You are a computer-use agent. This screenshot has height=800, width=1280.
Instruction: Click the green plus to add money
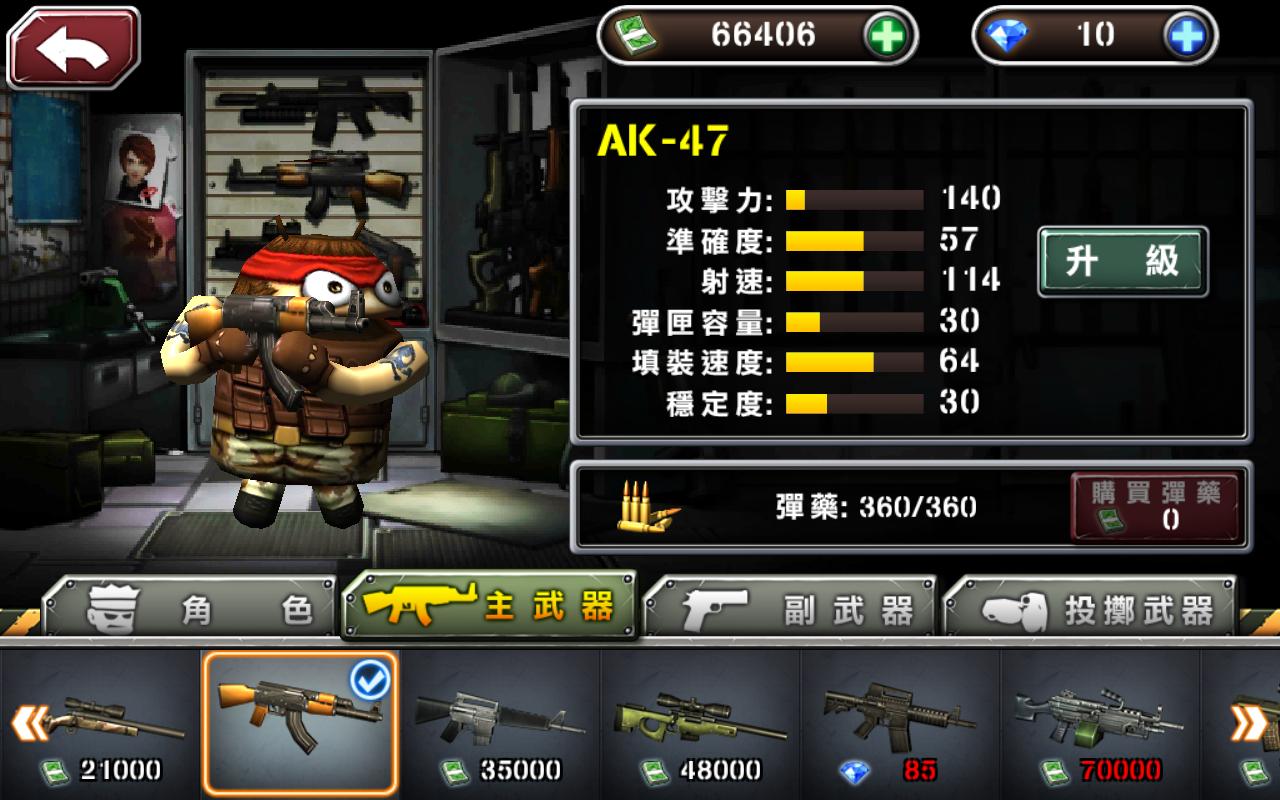[x=888, y=35]
